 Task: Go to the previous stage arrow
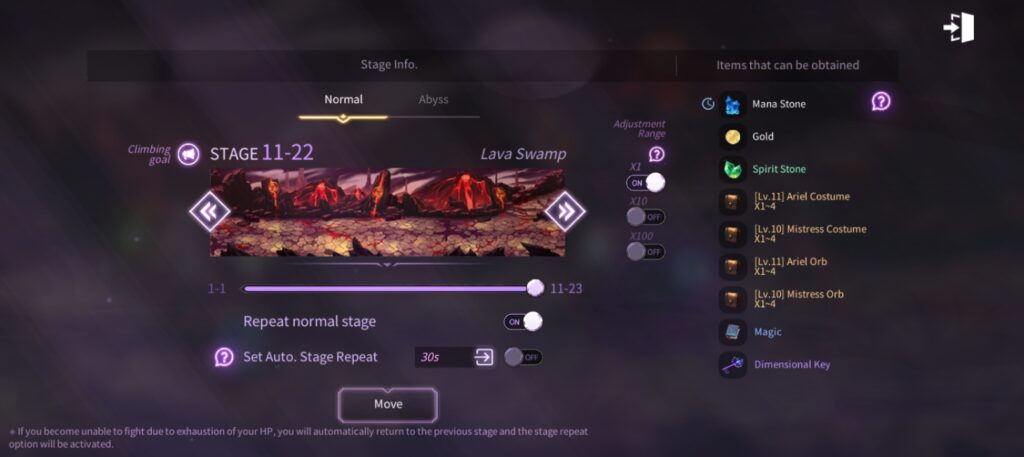tap(210, 211)
